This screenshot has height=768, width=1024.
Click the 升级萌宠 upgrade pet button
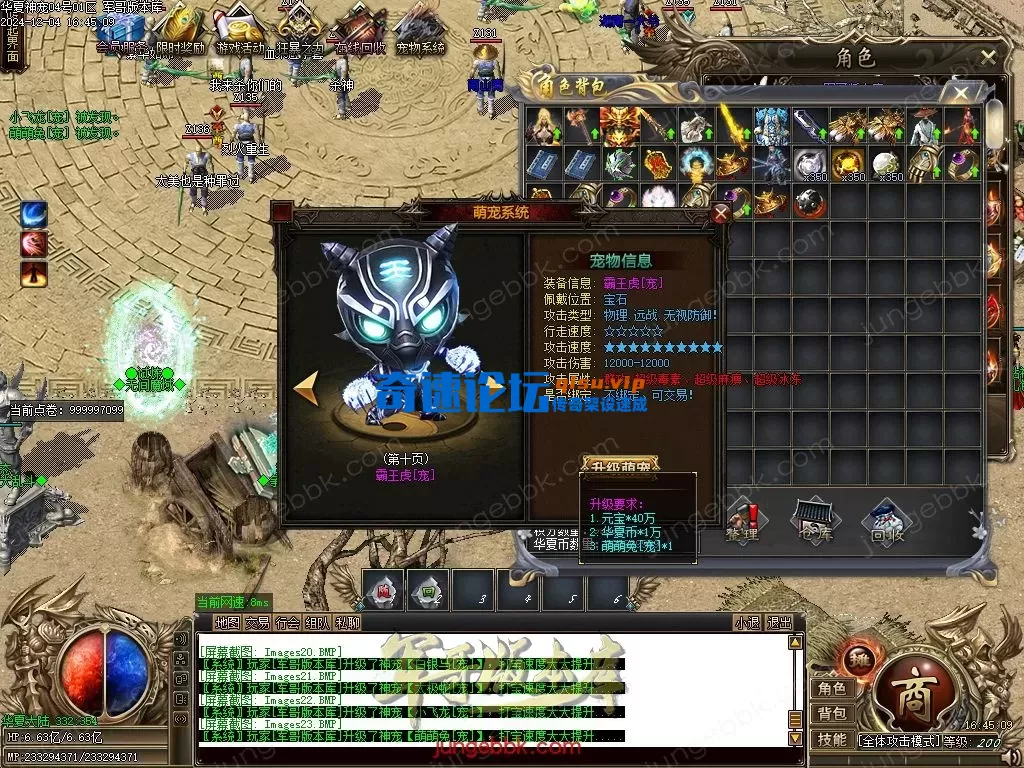[x=621, y=465]
